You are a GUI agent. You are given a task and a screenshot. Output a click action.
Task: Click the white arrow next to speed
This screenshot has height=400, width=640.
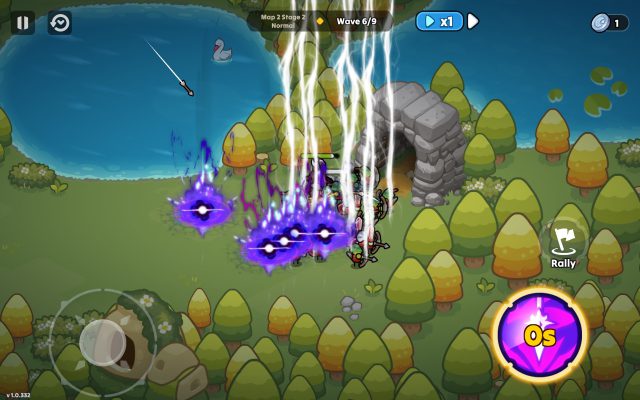[473, 21]
